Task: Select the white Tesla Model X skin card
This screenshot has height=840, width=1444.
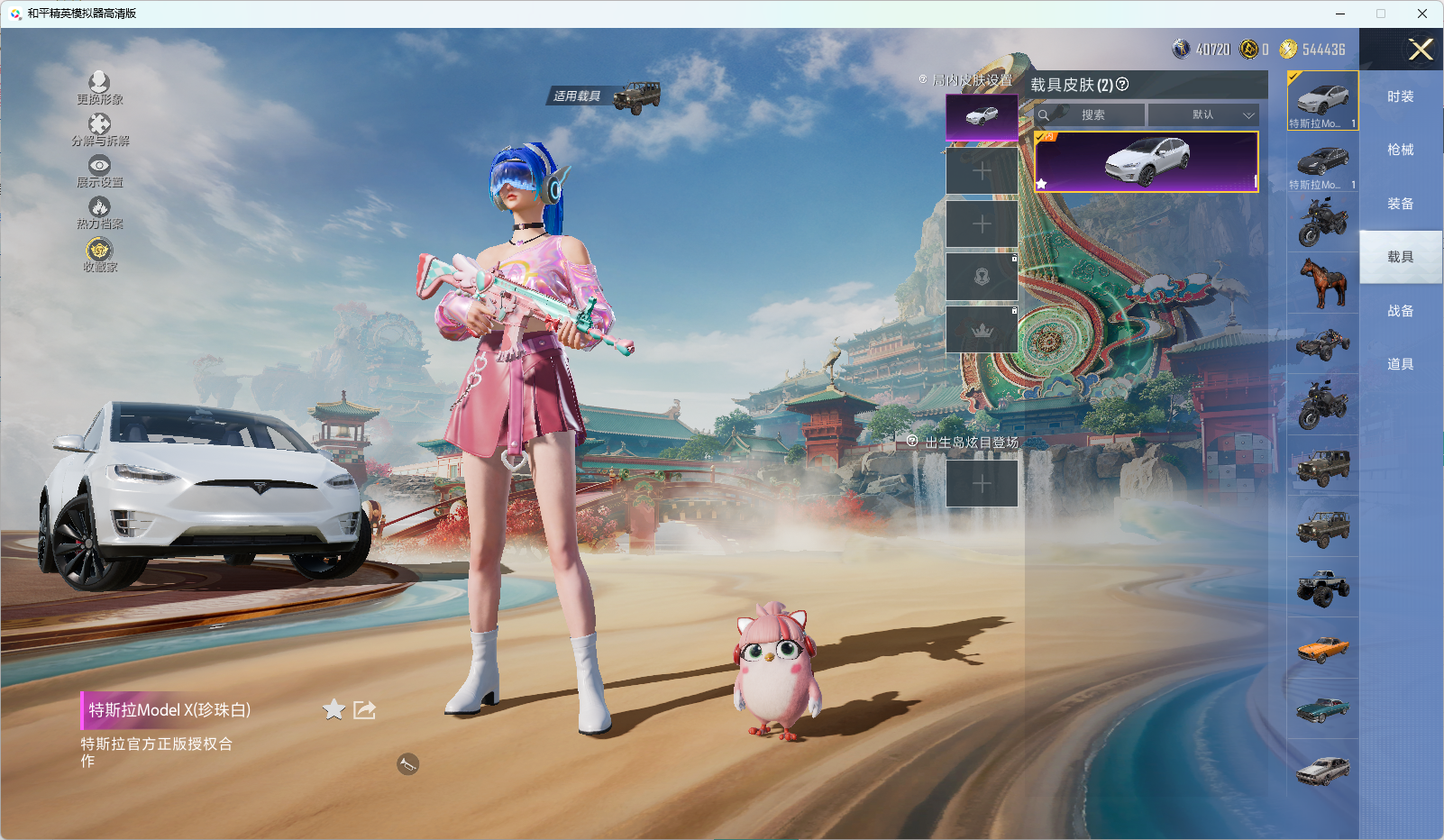Action: (x=1146, y=161)
